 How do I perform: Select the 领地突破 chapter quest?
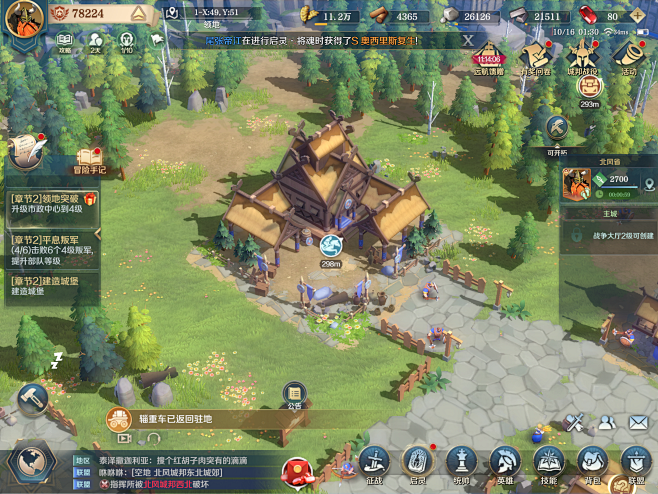point(52,206)
